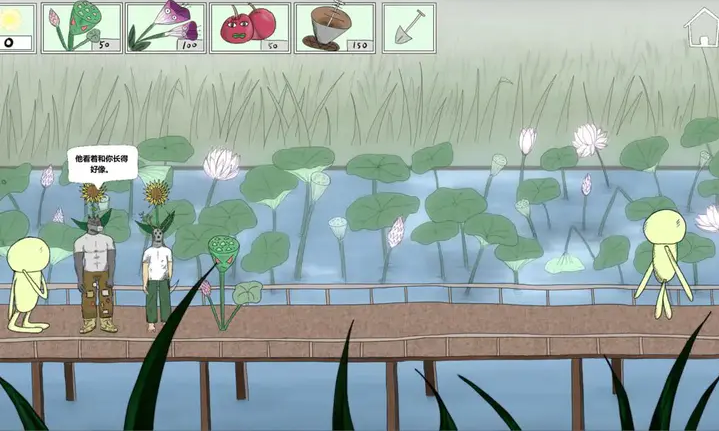Pick the red cherry plant card
This screenshot has height=431, width=719.
249,27
